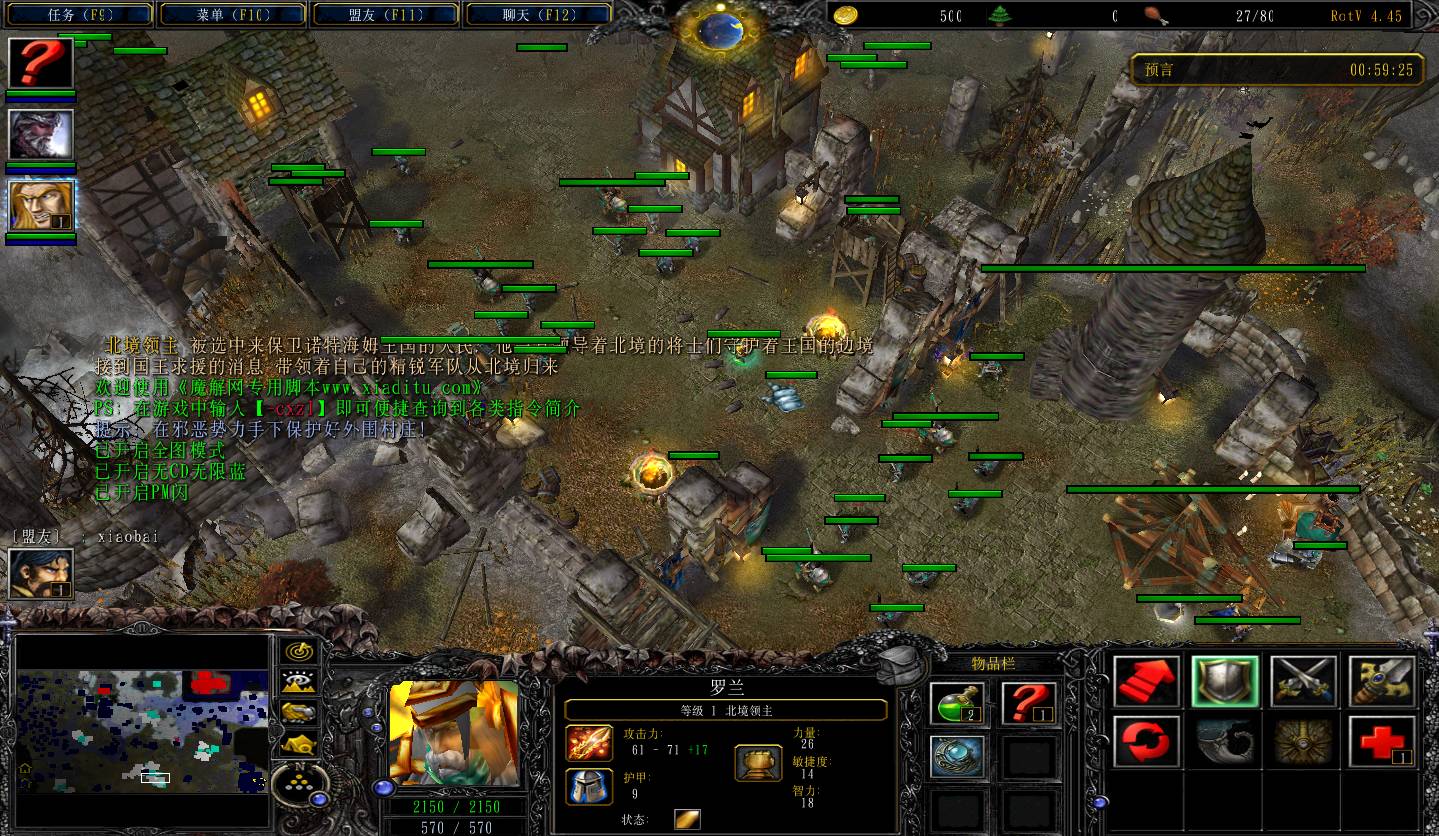The height and width of the screenshot is (836, 1439).
Task: Select the grey-bearded hero portrait
Action: pos(41,134)
